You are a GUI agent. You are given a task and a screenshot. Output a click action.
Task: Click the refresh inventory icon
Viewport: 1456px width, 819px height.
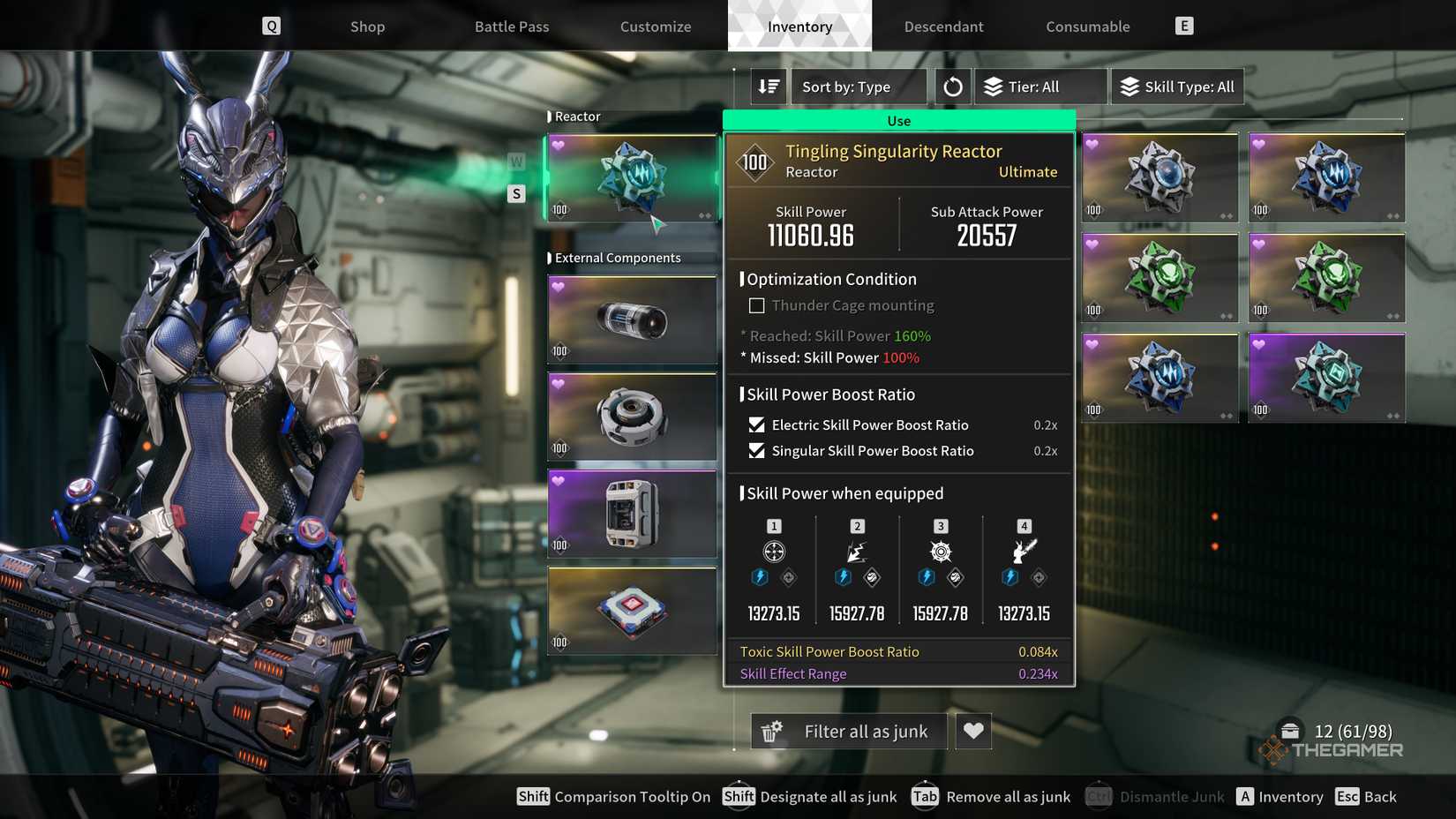coord(952,86)
